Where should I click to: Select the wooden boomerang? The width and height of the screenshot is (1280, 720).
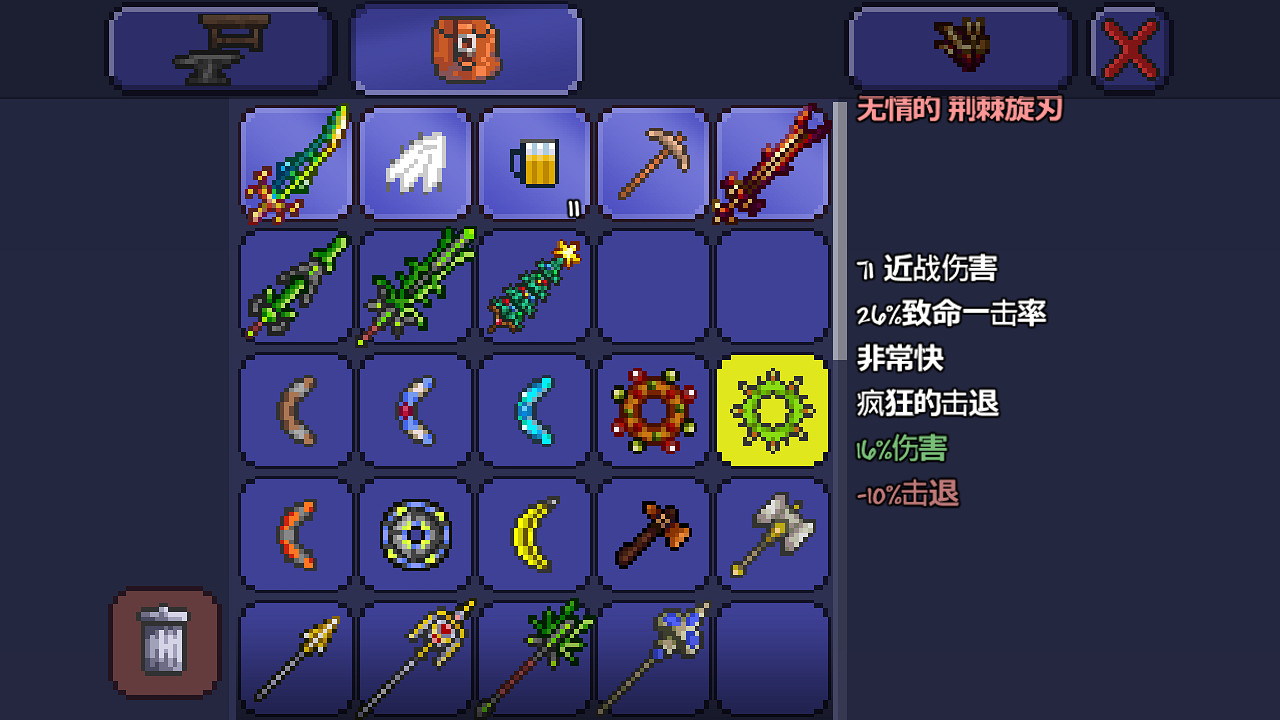pos(295,410)
